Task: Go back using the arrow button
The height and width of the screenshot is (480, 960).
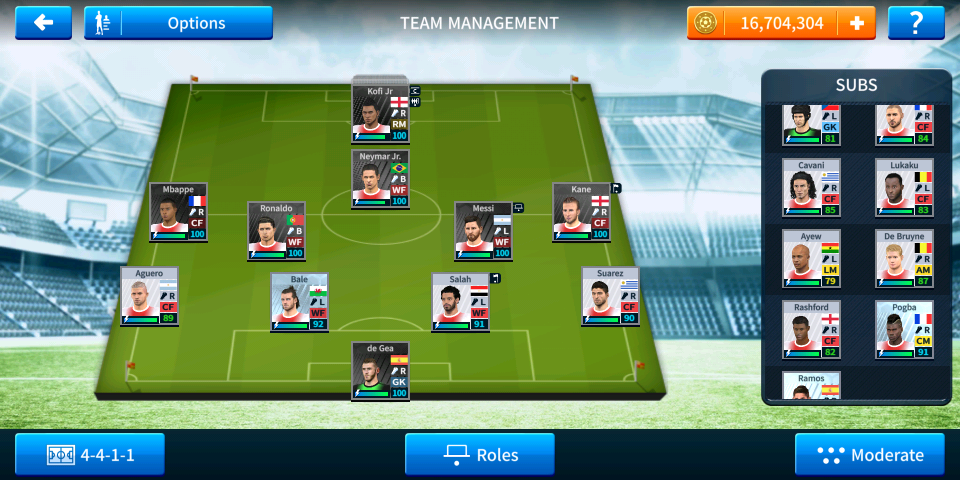Action: [43, 23]
